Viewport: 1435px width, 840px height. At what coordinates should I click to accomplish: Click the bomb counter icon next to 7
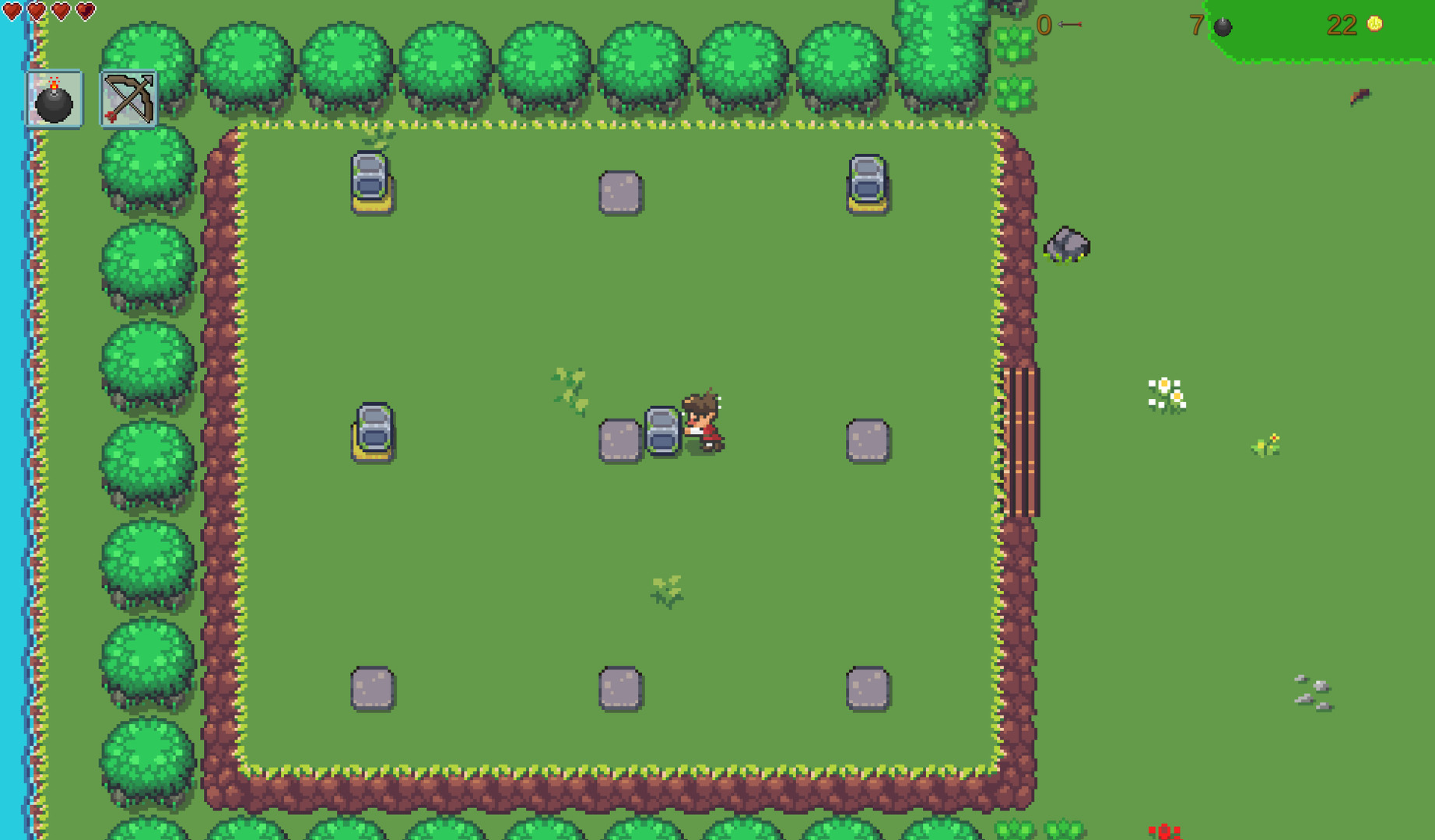(1222, 25)
